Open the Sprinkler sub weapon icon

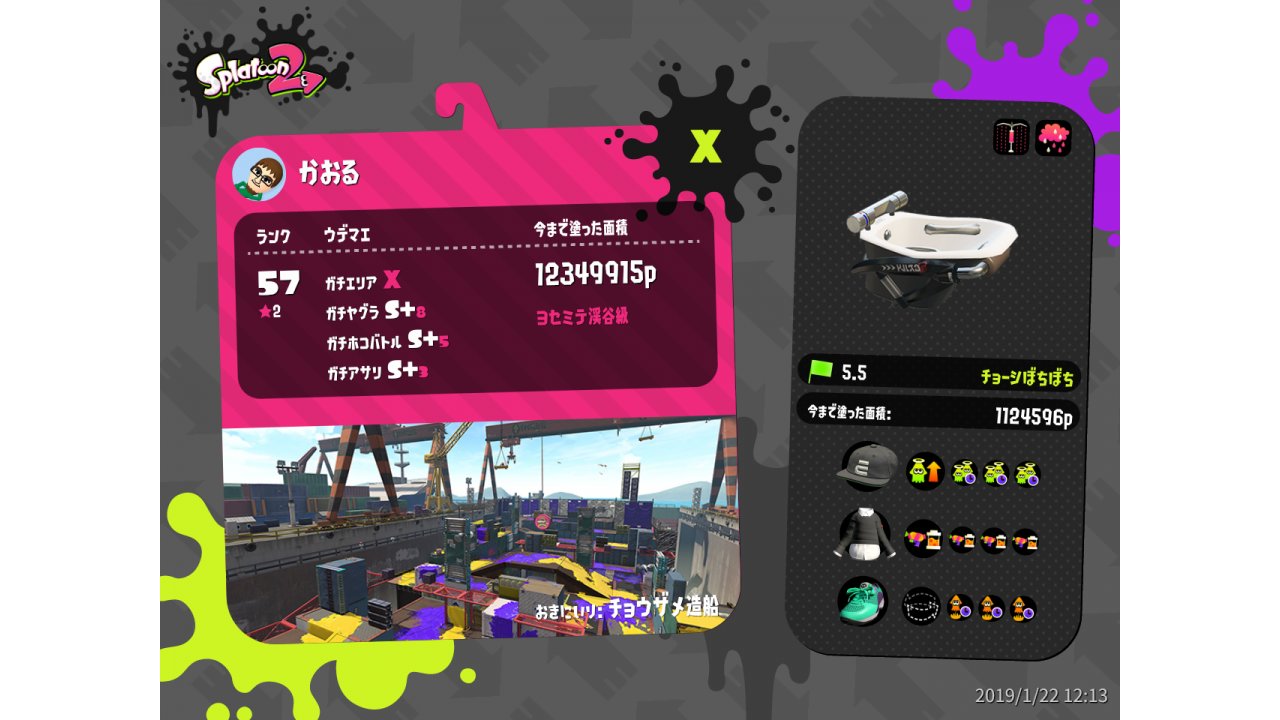(x=1011, y=137)
